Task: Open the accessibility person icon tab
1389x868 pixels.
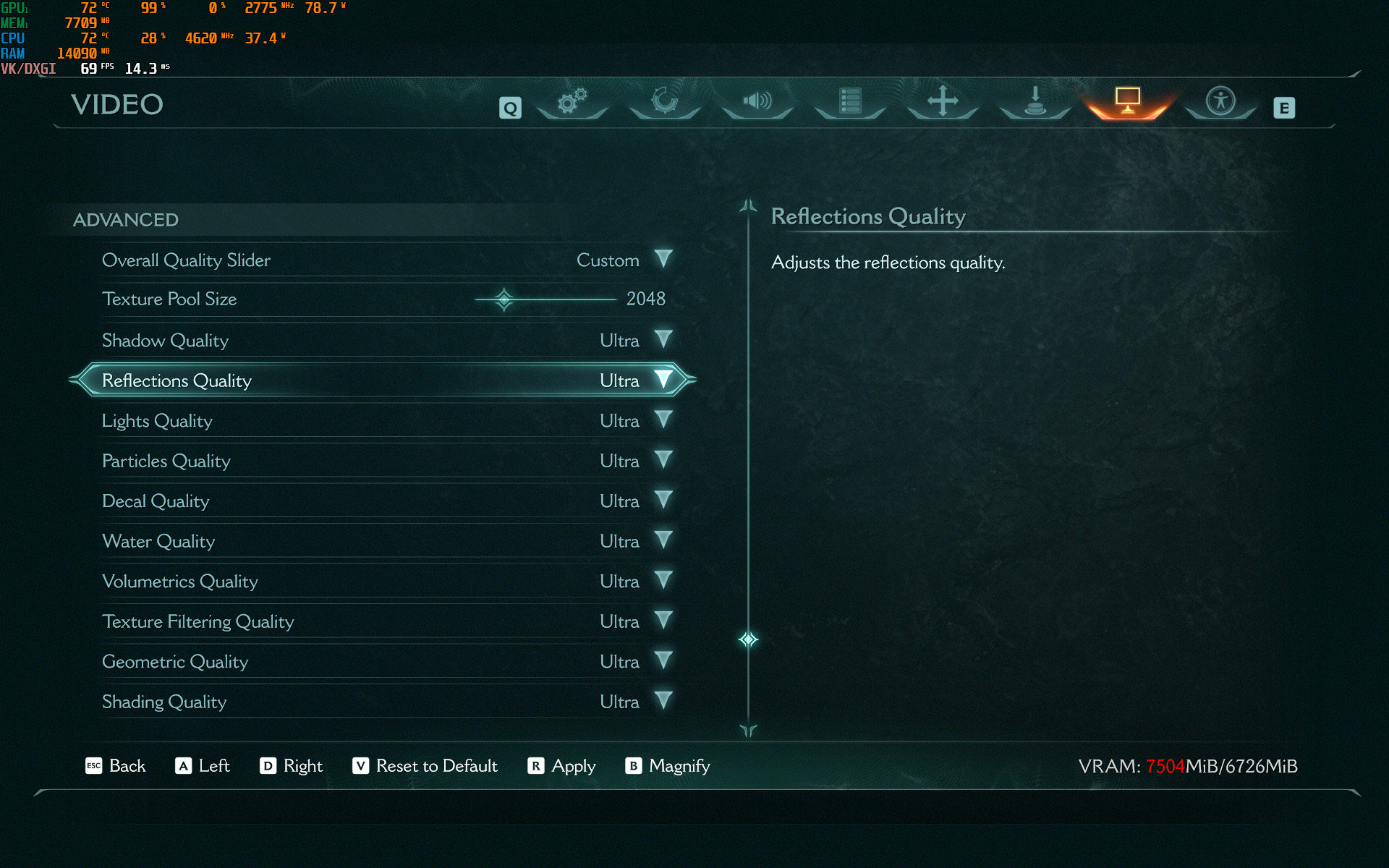Action: coord(1220,102)
